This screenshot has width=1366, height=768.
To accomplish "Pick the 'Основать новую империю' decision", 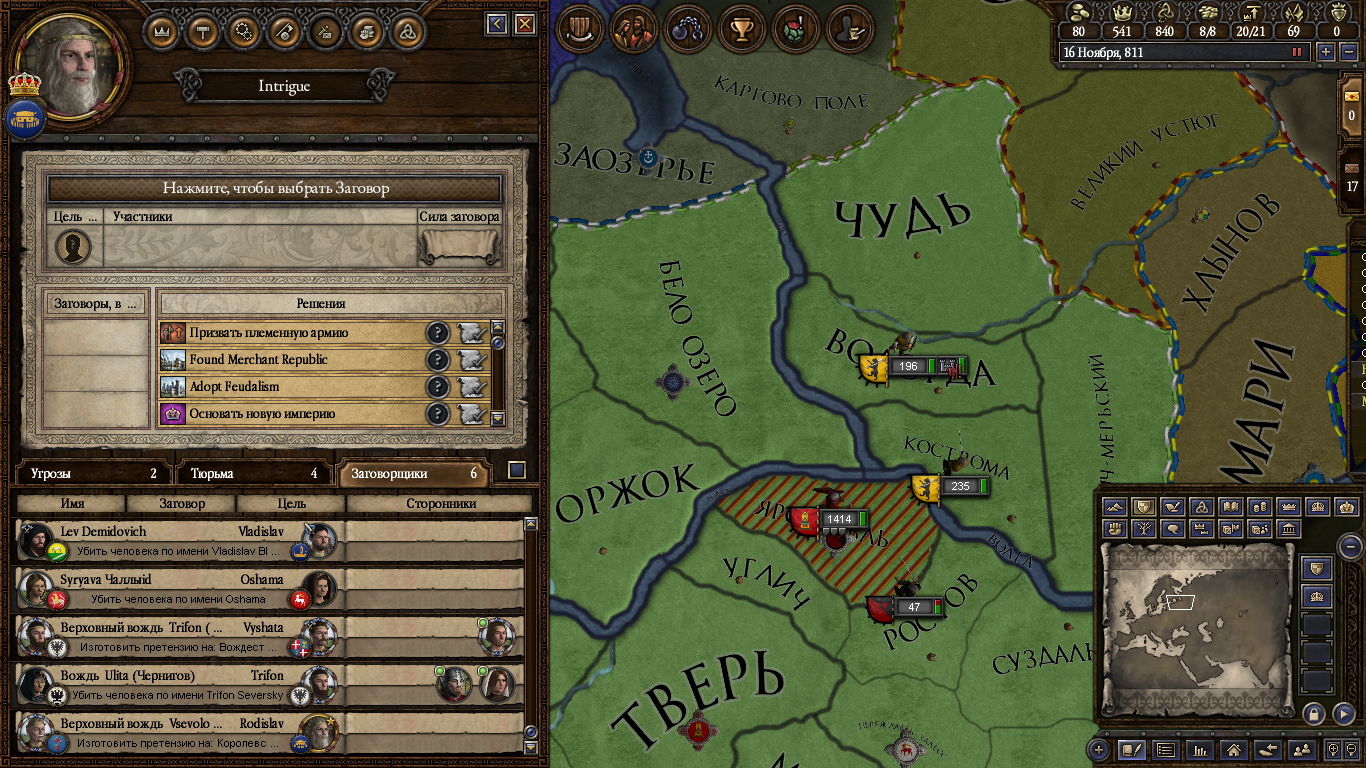I will coord(290,414).
